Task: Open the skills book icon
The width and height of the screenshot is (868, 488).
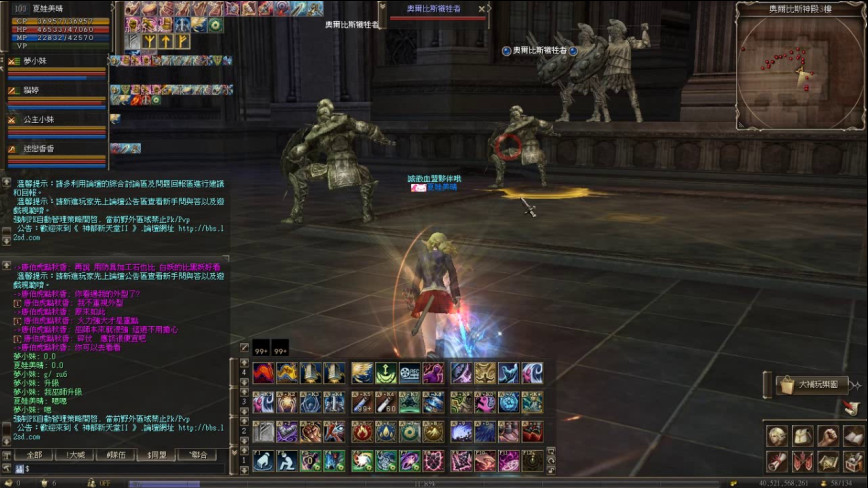Action: [x=852, y=436]
